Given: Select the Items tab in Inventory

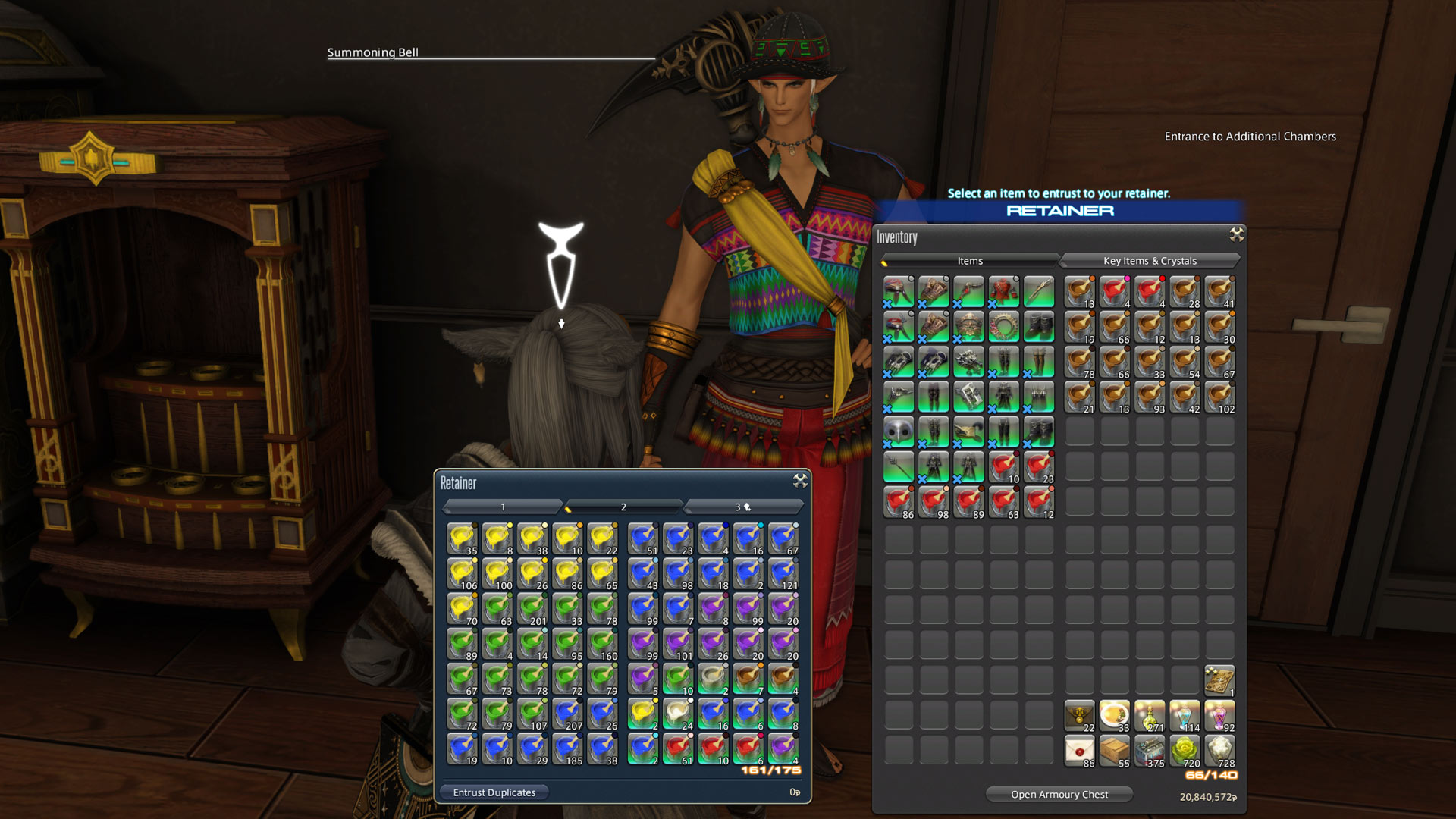Looking at the screenshot, I should pos(969,260).
